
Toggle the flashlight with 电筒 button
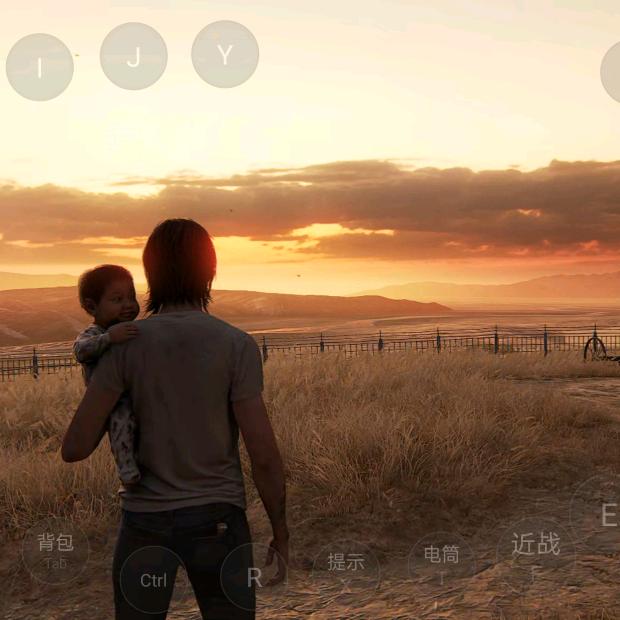tap(441, 560)
